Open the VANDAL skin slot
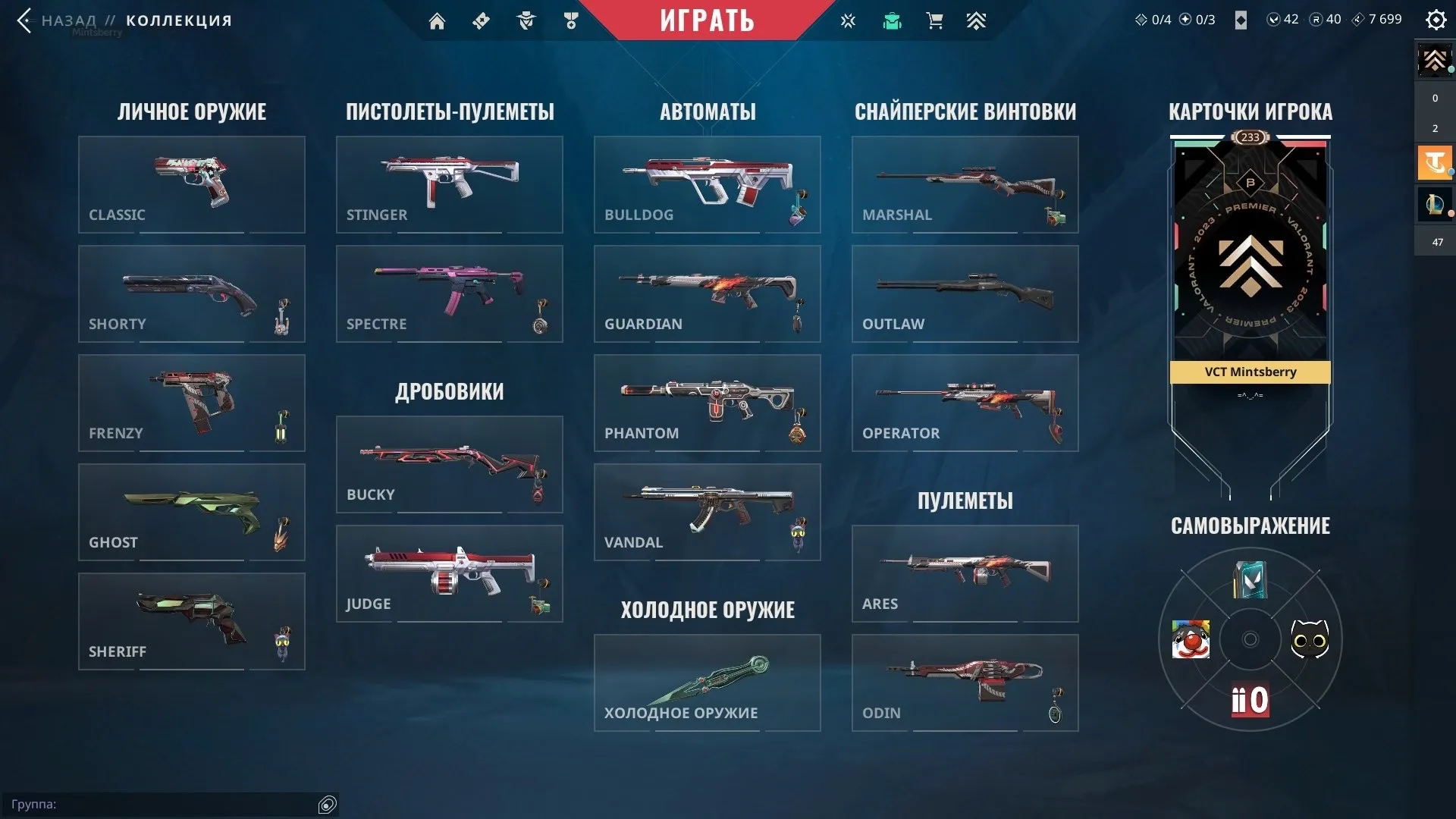 point(707,512)
